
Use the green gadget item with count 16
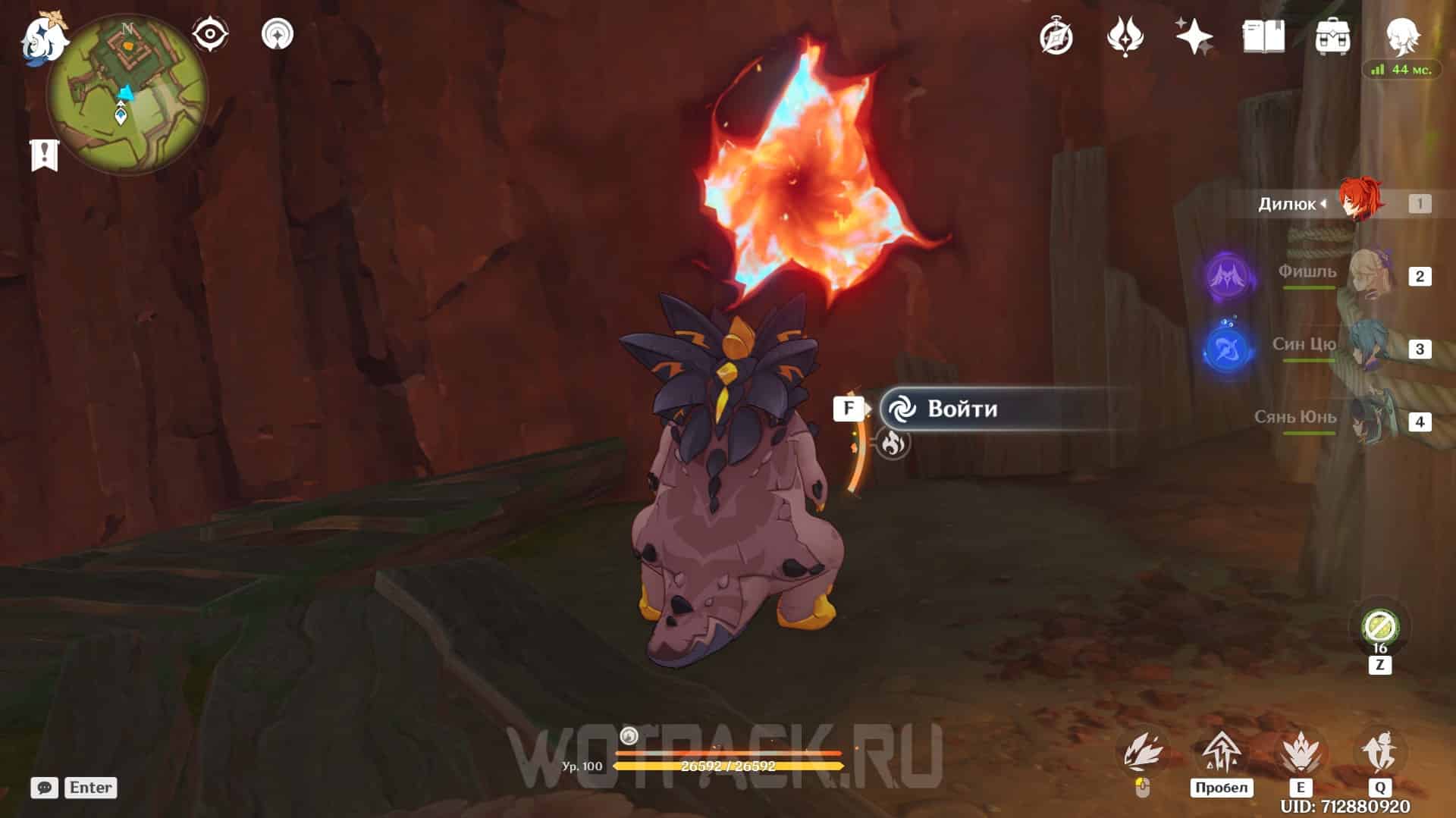(1379, 628)
